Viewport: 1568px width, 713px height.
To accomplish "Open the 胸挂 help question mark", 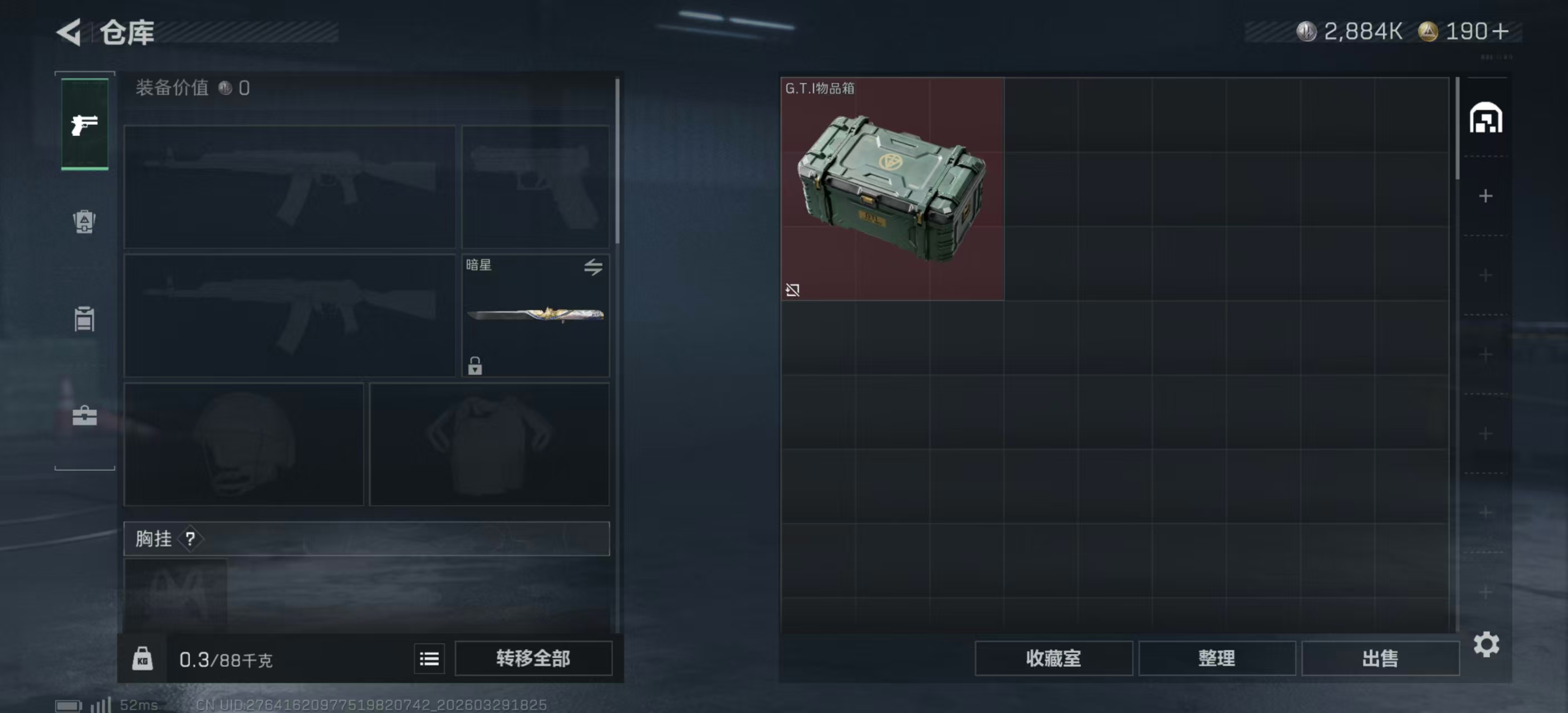I will pos(190,539).
